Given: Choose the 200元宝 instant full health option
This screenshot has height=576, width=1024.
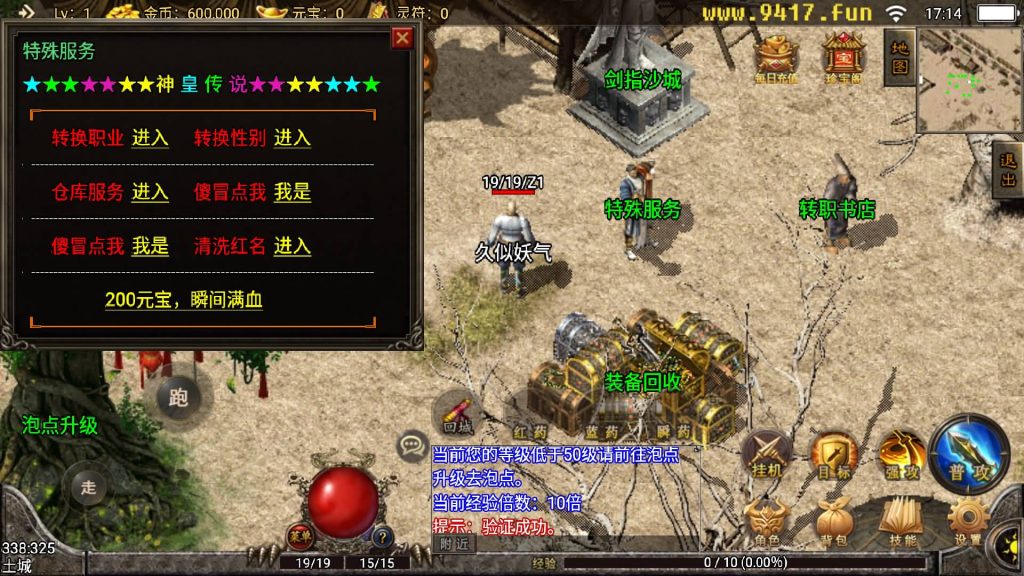Looking at the screenshot, I should click(184, 299).
